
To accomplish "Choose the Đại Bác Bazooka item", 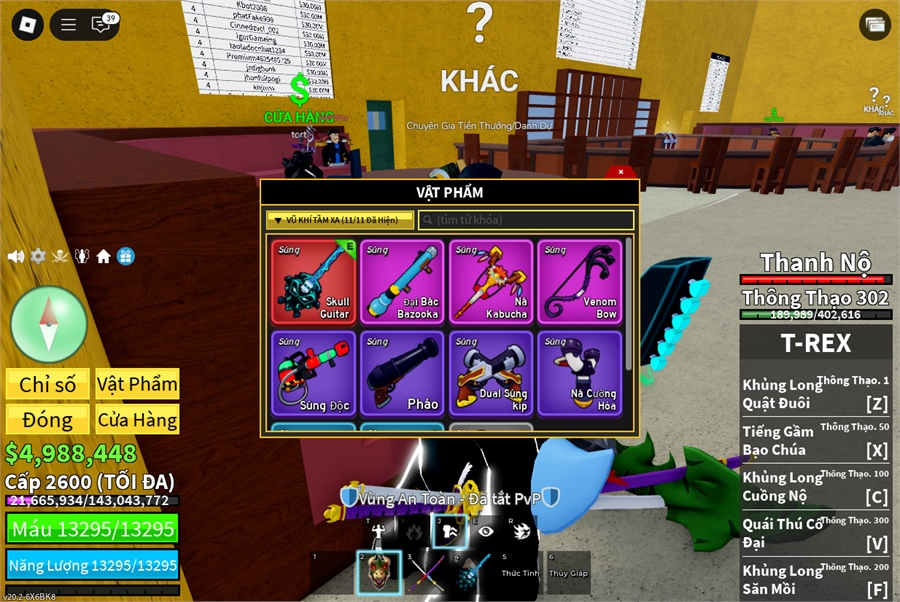I will coord(403,282).
